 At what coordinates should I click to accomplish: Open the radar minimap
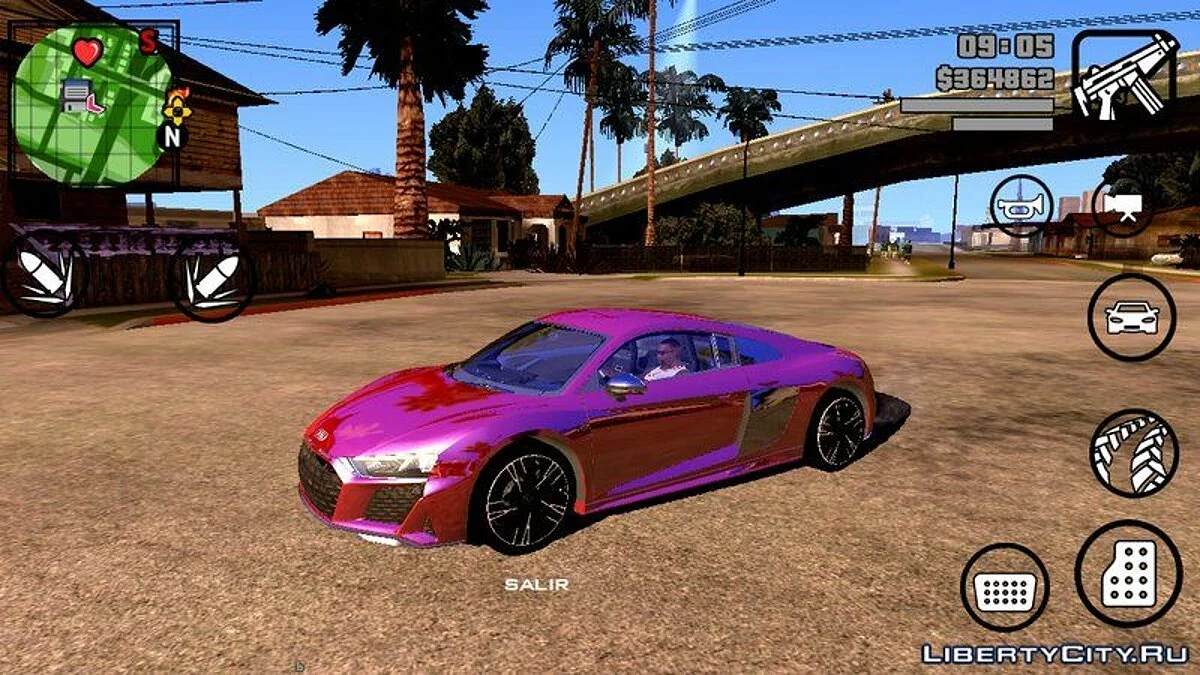coord(93,105)
